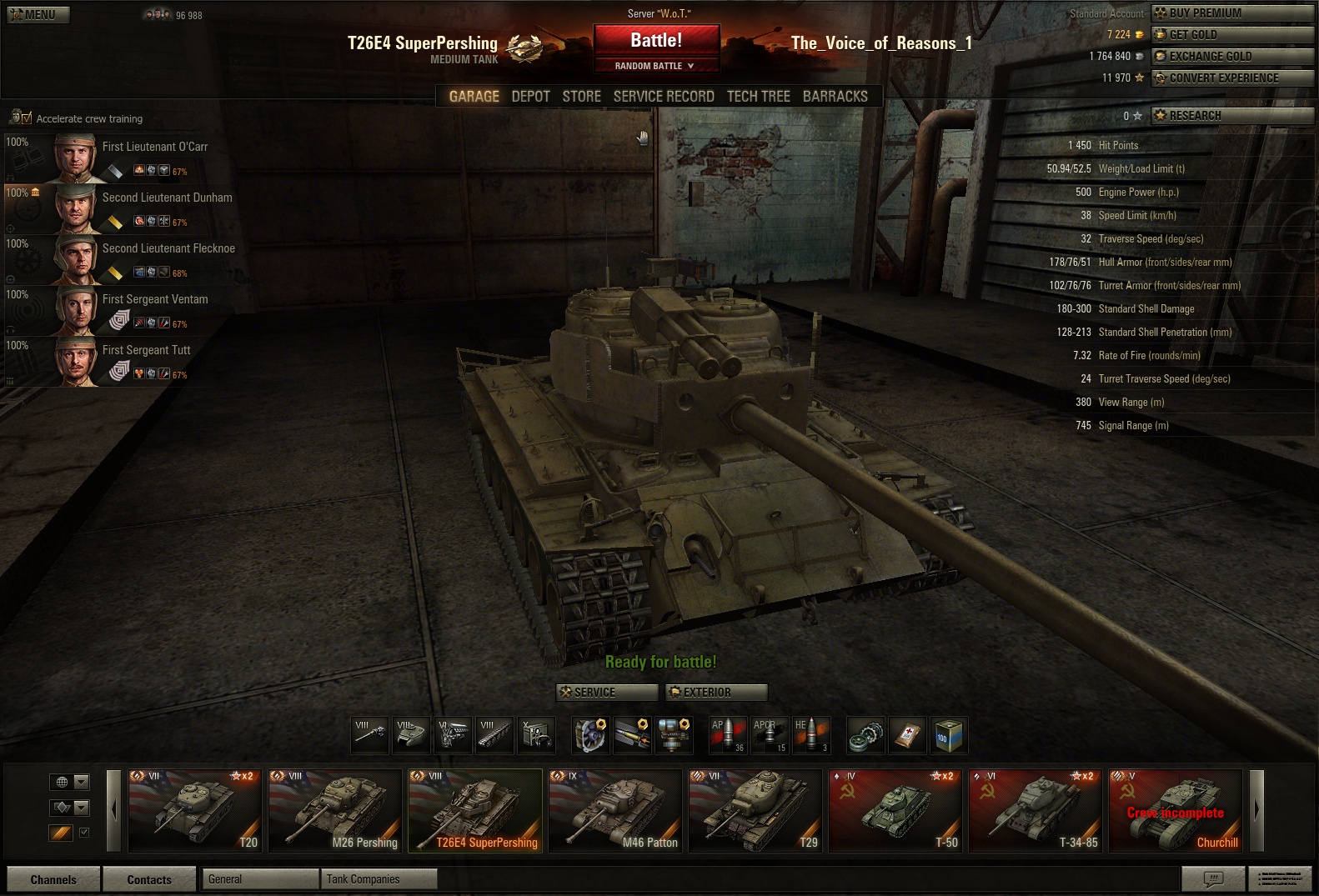Pick the T-34-85 tank thumbnail

coord(1035,810)
